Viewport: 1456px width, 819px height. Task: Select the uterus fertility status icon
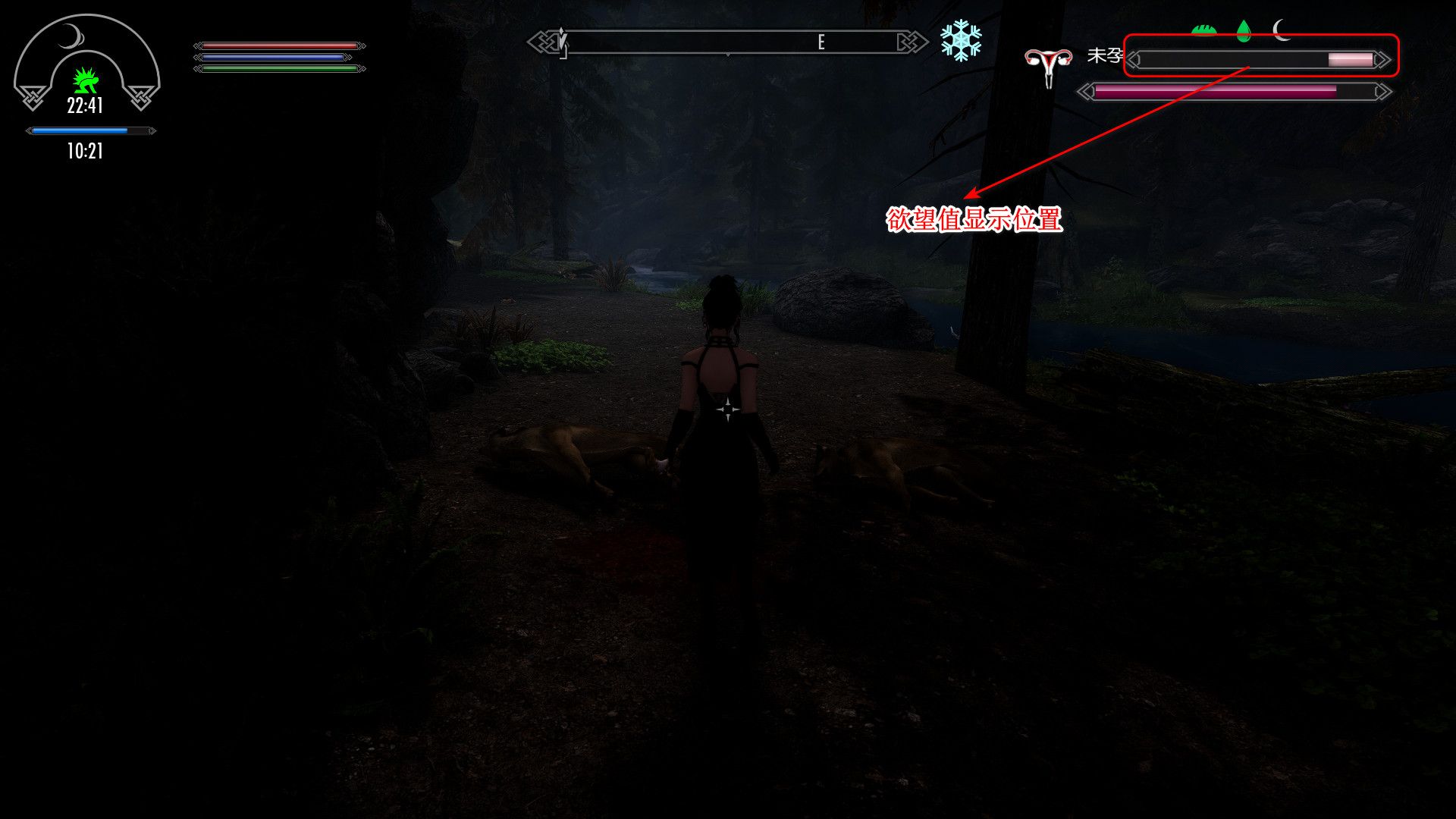coord(1048,65)
